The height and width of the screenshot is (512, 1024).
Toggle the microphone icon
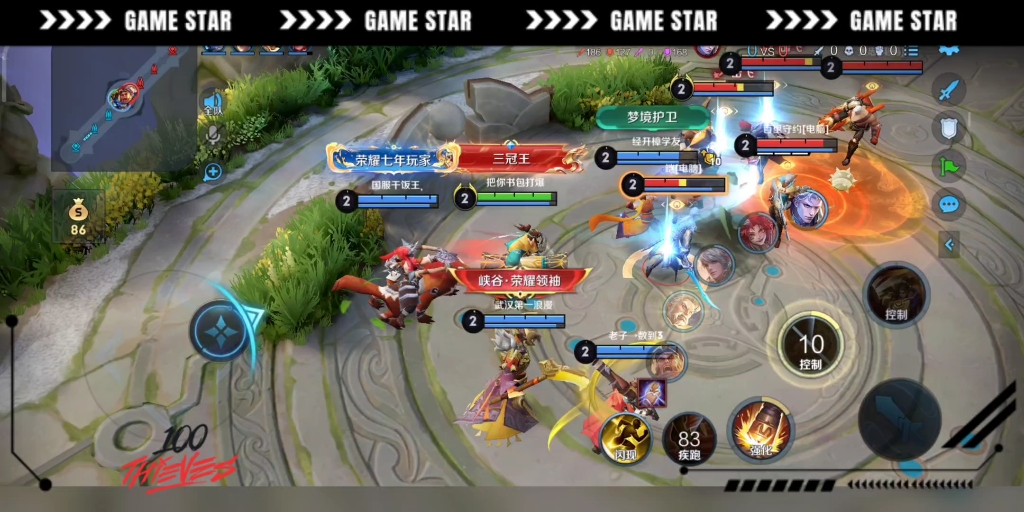(212, 134)
